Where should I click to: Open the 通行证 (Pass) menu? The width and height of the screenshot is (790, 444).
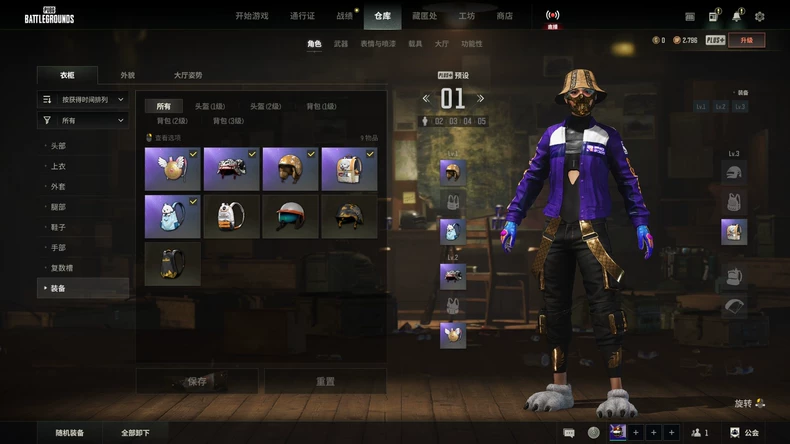tap(302, 16)
